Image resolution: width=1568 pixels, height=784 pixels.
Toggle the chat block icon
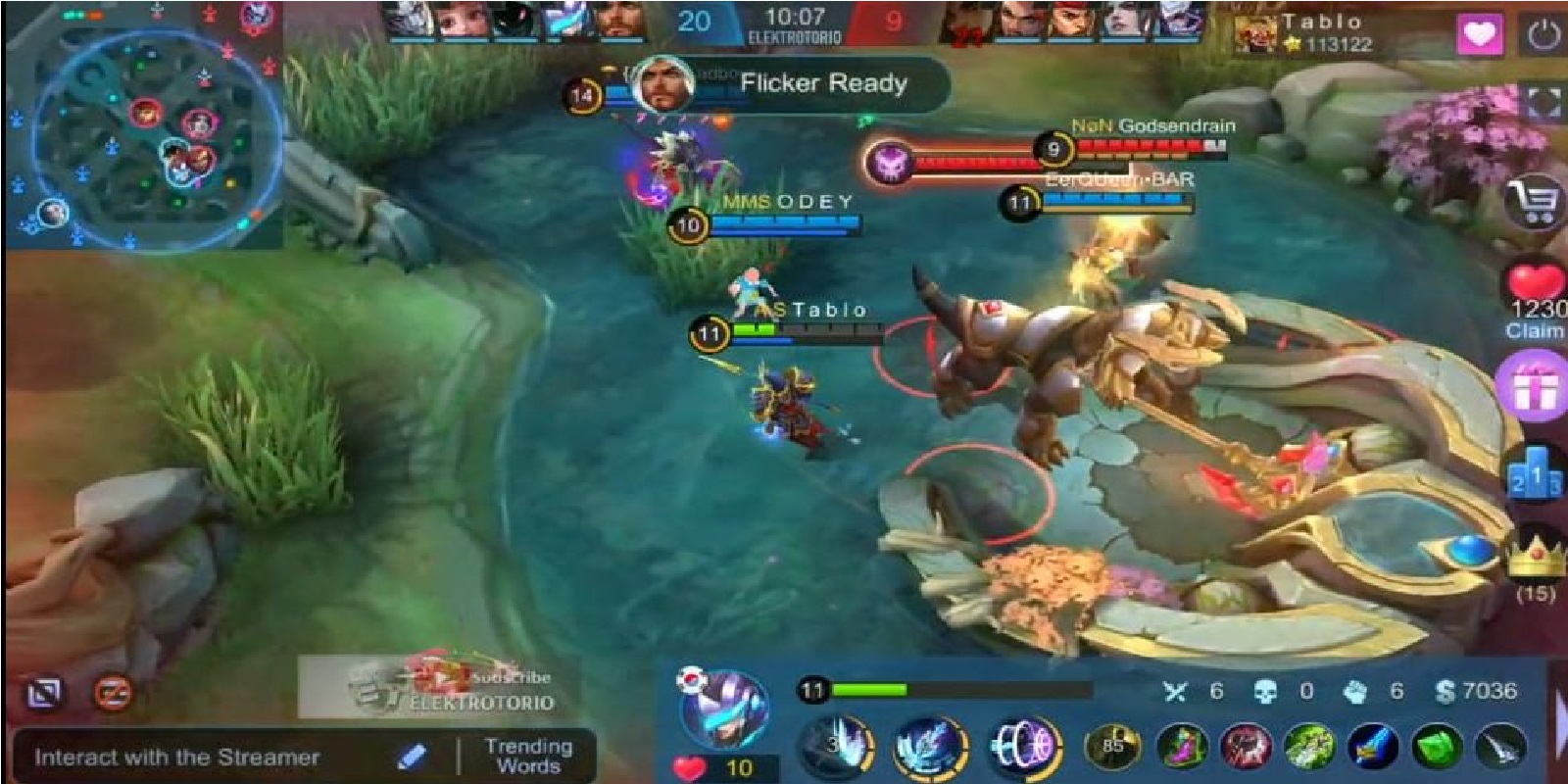click(x=114, y=693)
